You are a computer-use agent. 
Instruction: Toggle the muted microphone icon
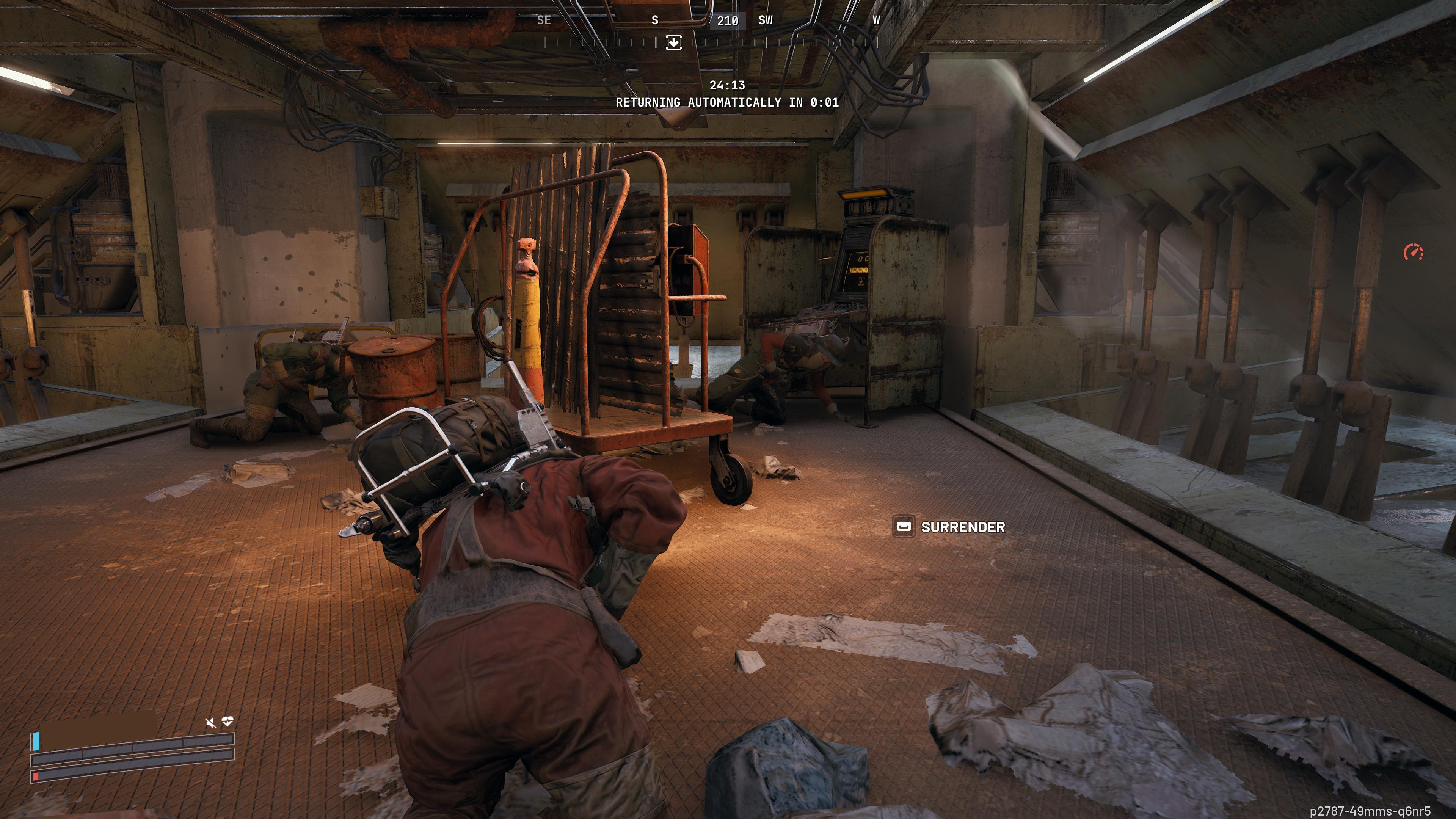(x=210, y=722)
